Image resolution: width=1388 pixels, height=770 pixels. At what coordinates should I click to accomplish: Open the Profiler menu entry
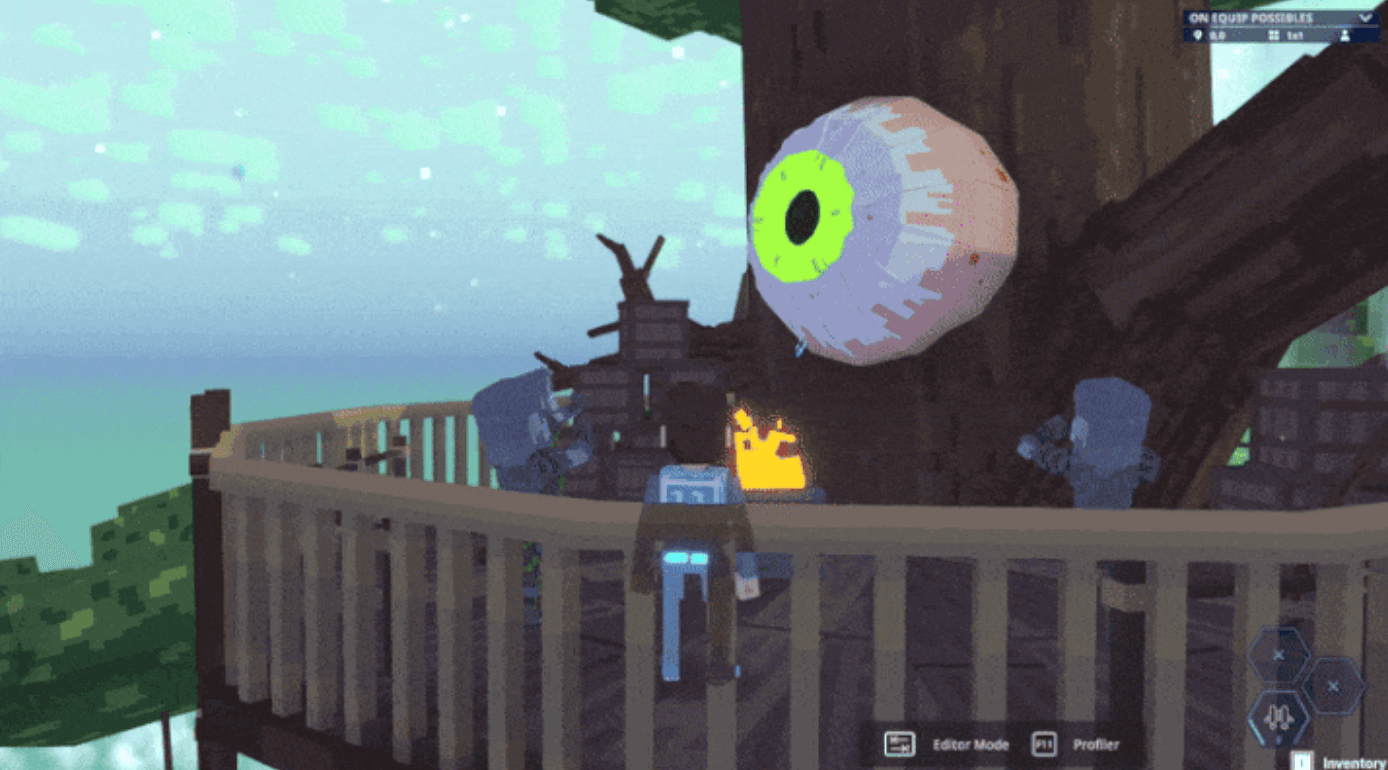point(1096,744)
